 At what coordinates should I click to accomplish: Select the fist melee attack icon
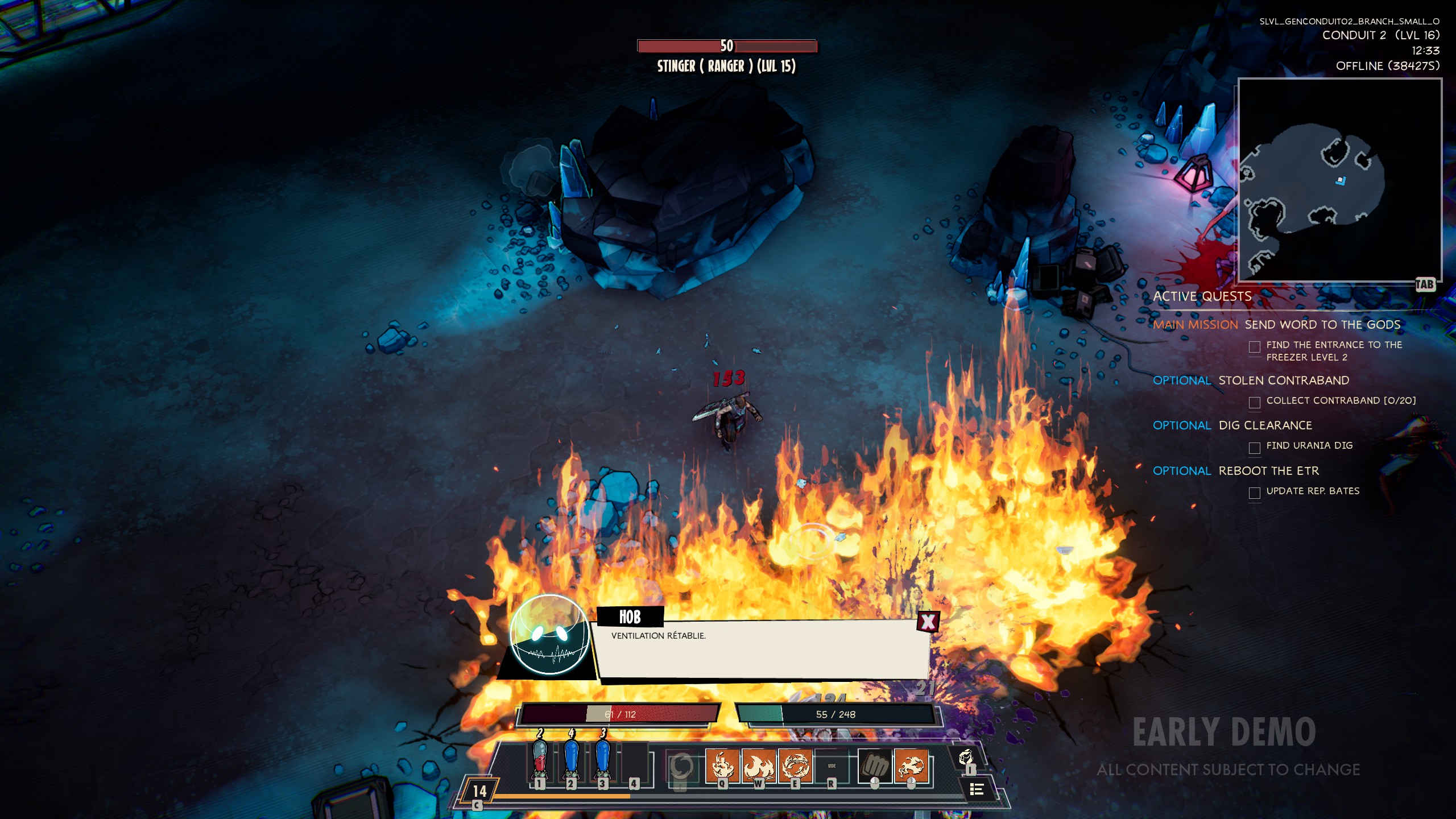tap(875, 766)
